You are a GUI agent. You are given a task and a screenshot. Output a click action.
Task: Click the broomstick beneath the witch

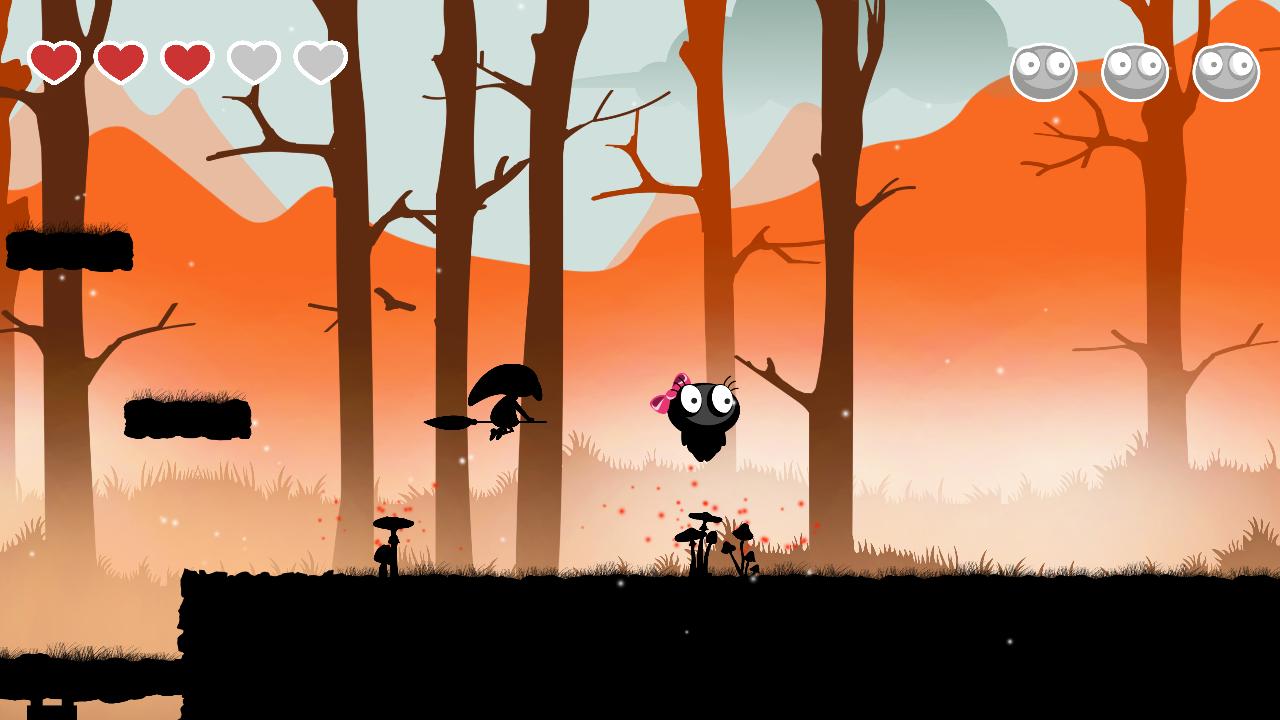(x=455, y=423)
